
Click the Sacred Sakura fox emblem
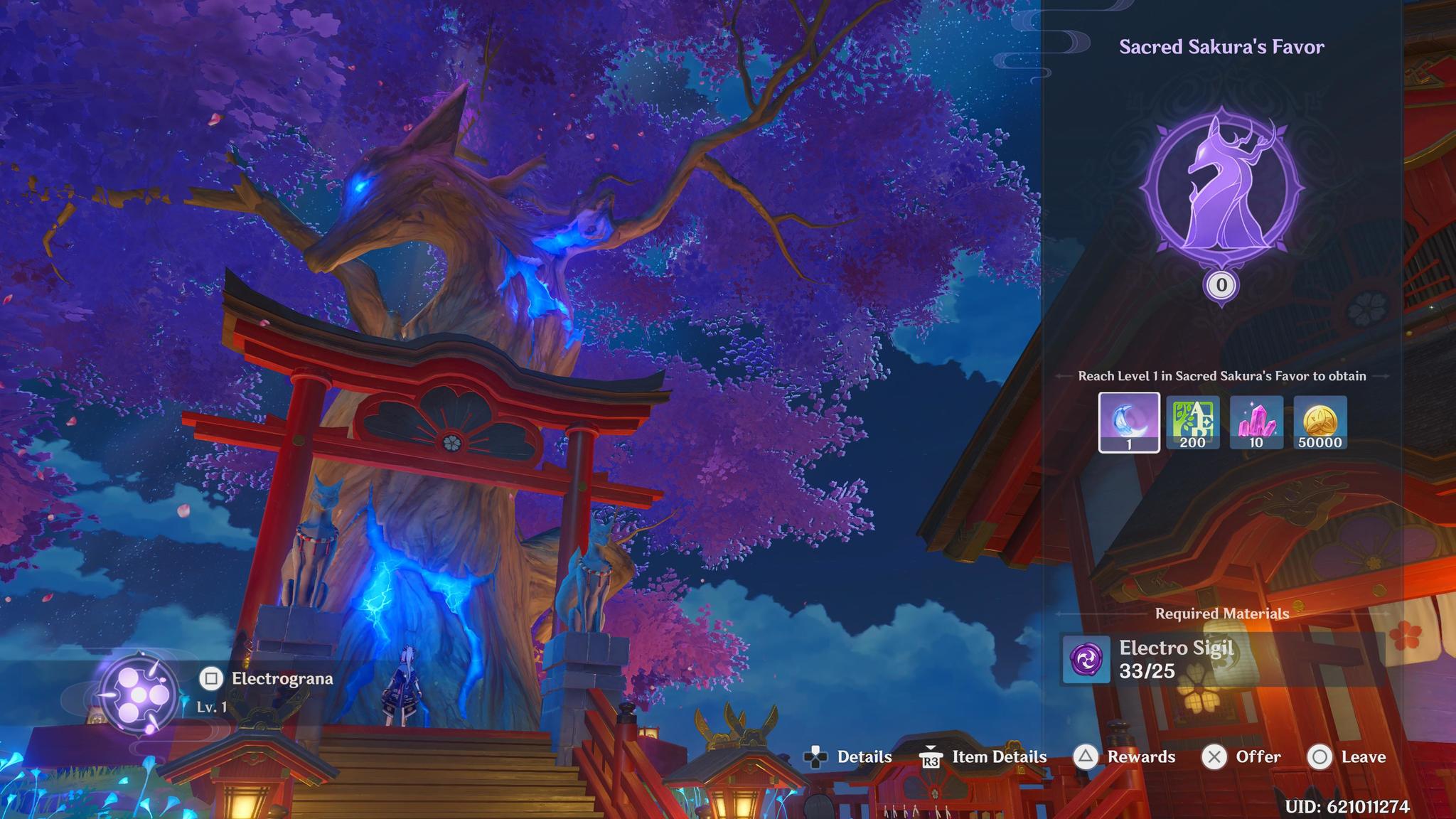pyautogui.click(x=1221, y=188)
